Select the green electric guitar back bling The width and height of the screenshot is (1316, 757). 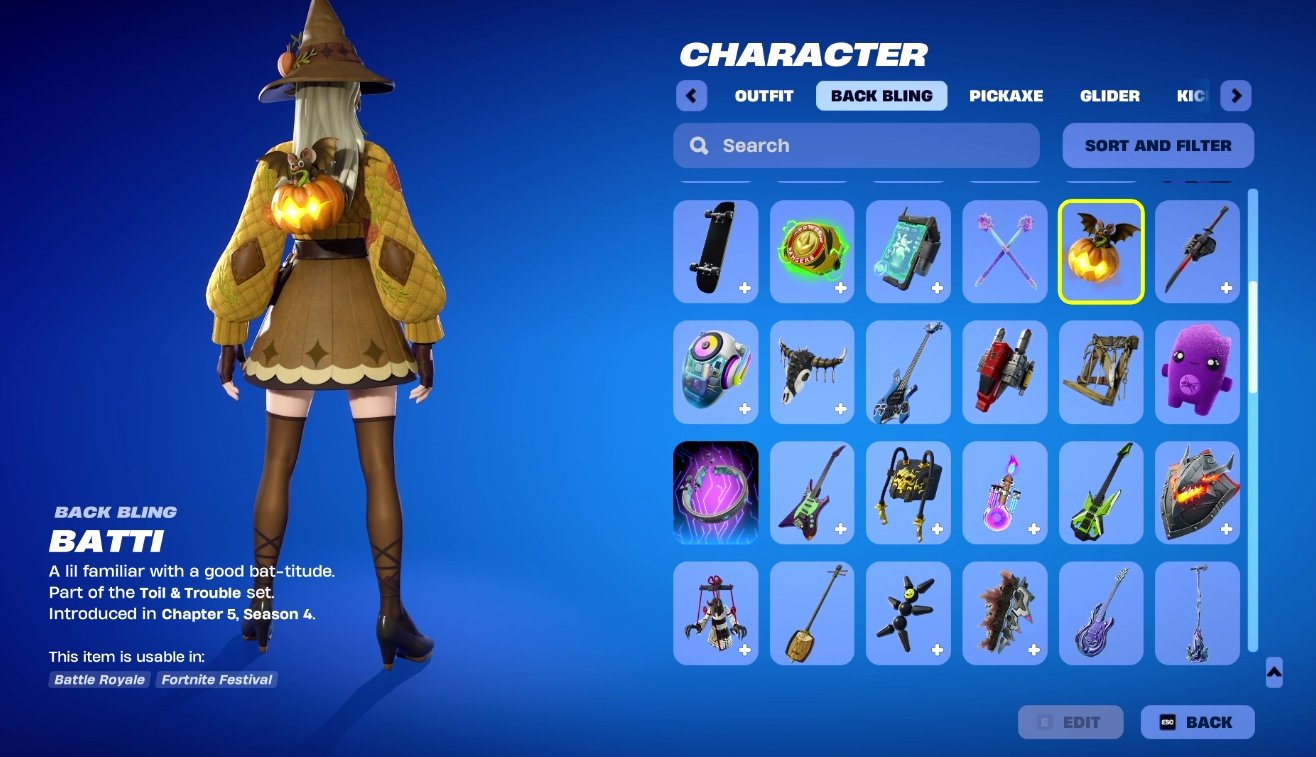coord(1100,492)
